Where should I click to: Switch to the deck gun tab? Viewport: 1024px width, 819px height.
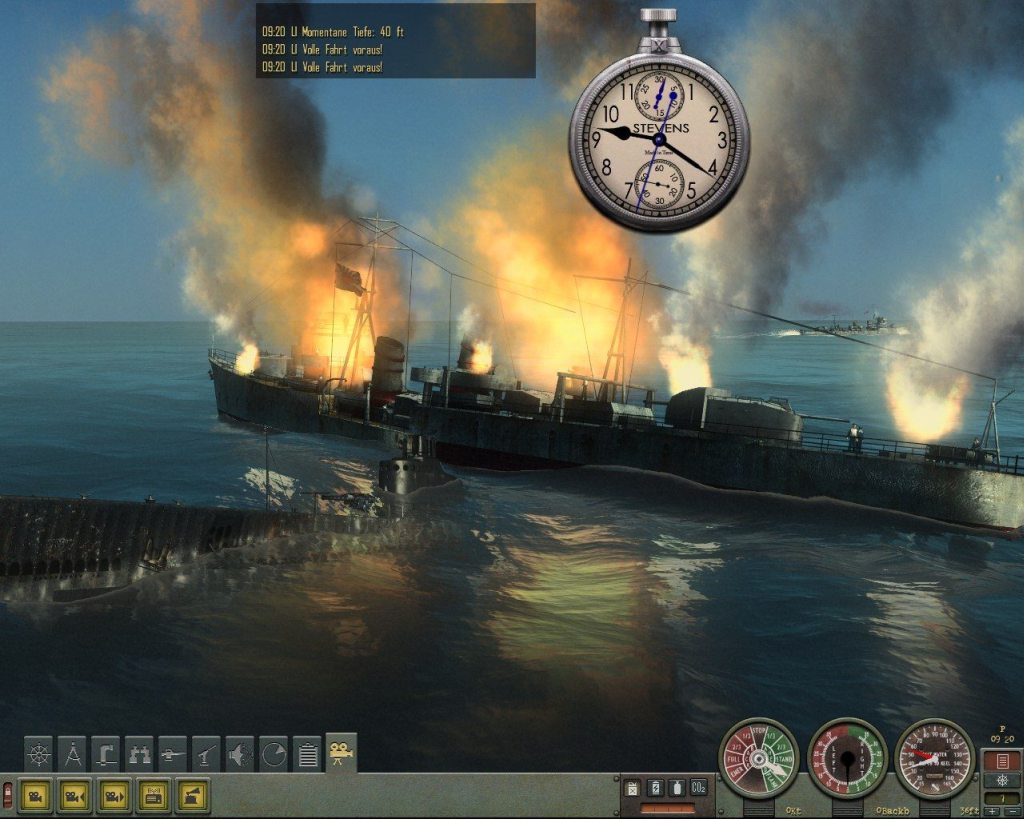[207, 753]
